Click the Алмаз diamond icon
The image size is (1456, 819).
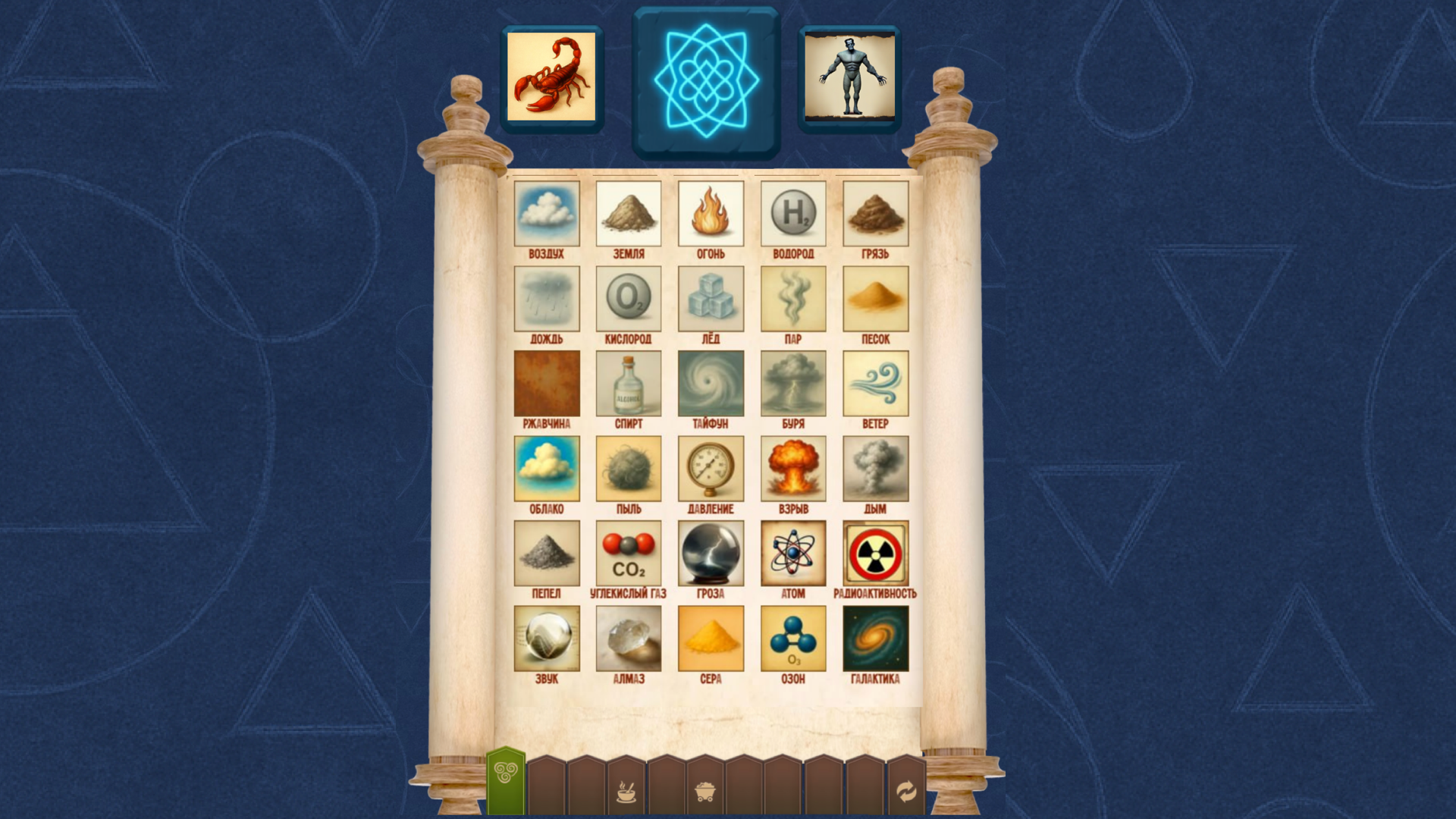627,639
